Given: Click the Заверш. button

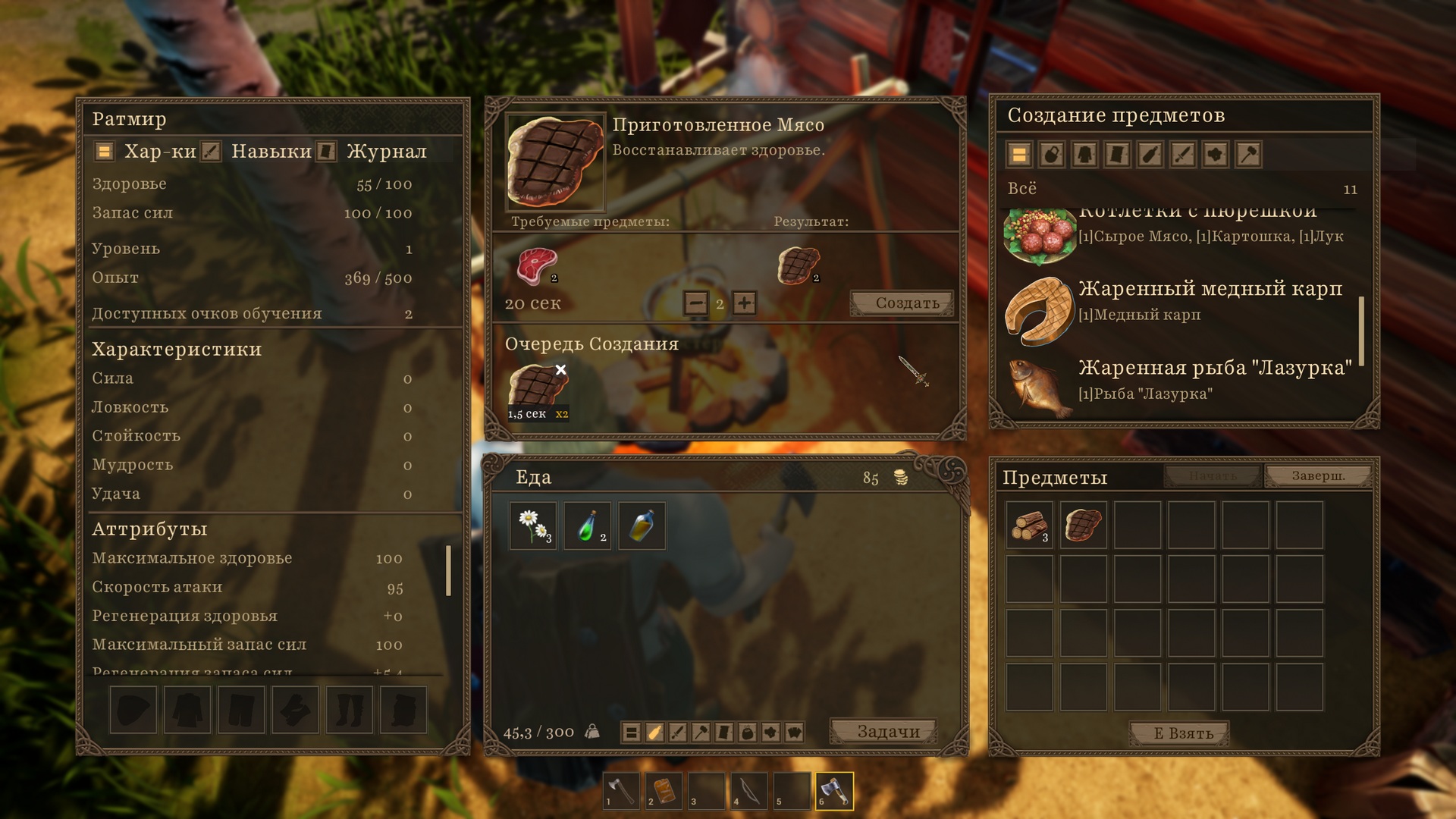Looking at the screenshot, I should (x=1318, y=476).
